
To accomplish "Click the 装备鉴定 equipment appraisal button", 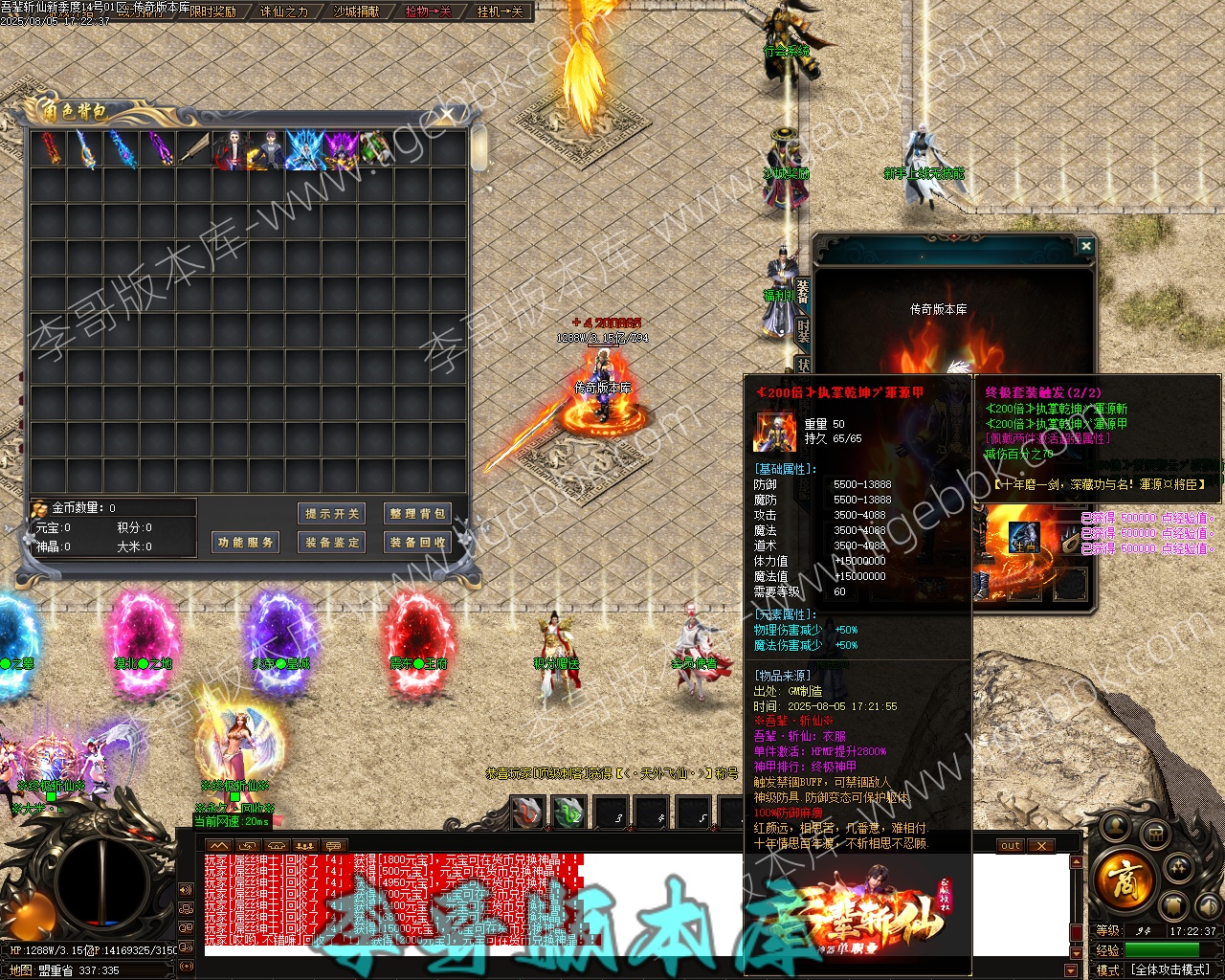I will pos(332,543).
